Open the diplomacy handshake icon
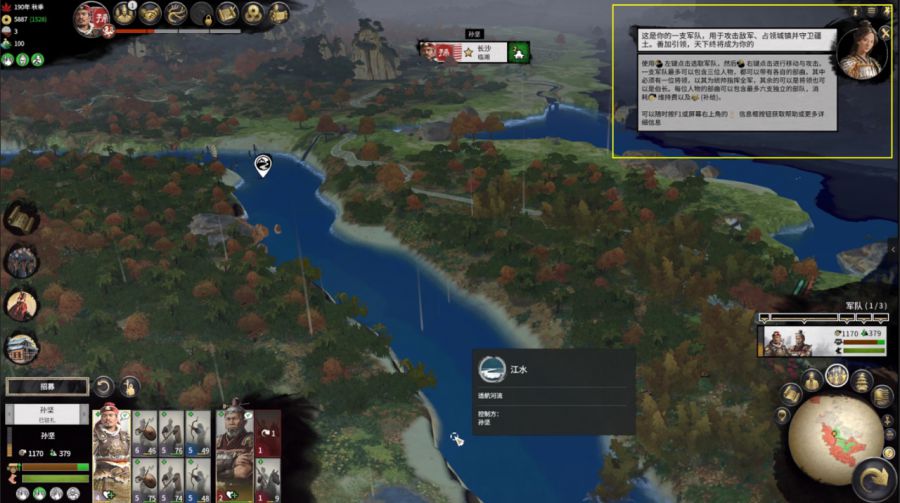The width and height of the screenshot is (900, 503). [150, 13]
